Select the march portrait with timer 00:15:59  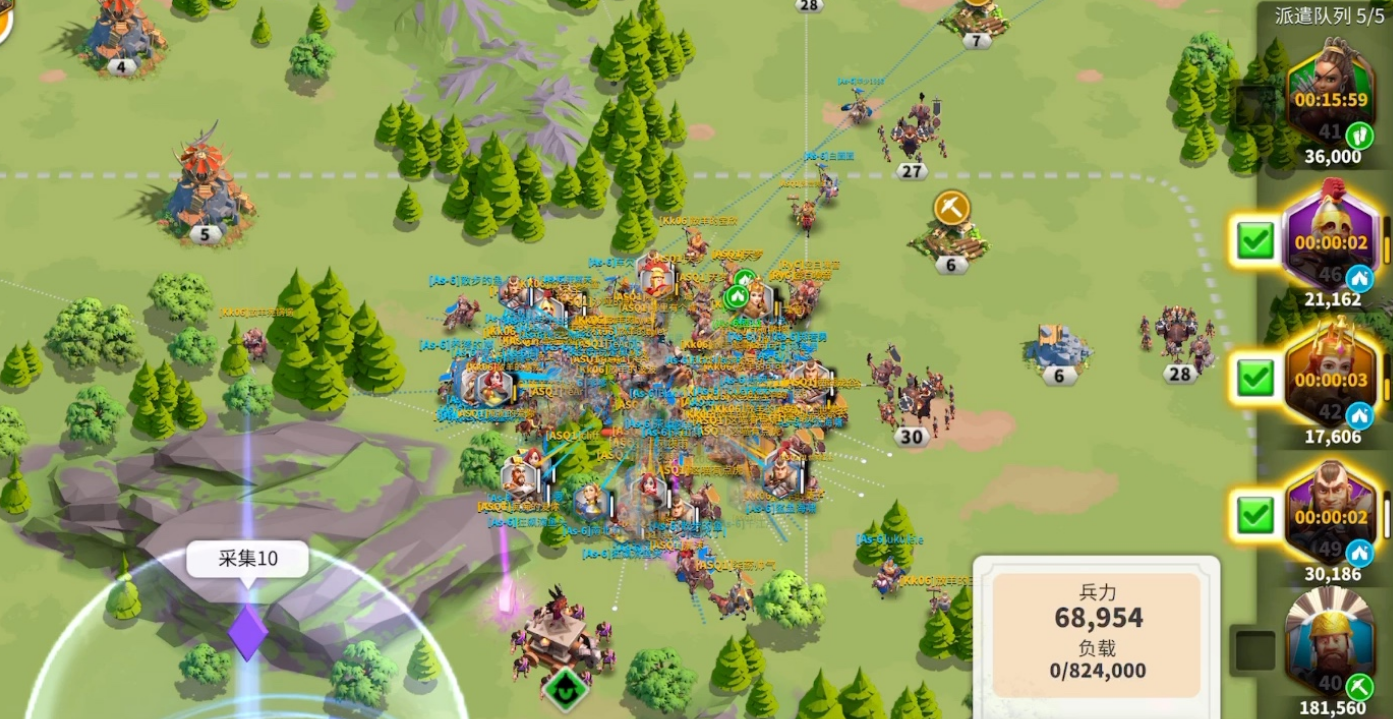click(x=1329, y=97)
